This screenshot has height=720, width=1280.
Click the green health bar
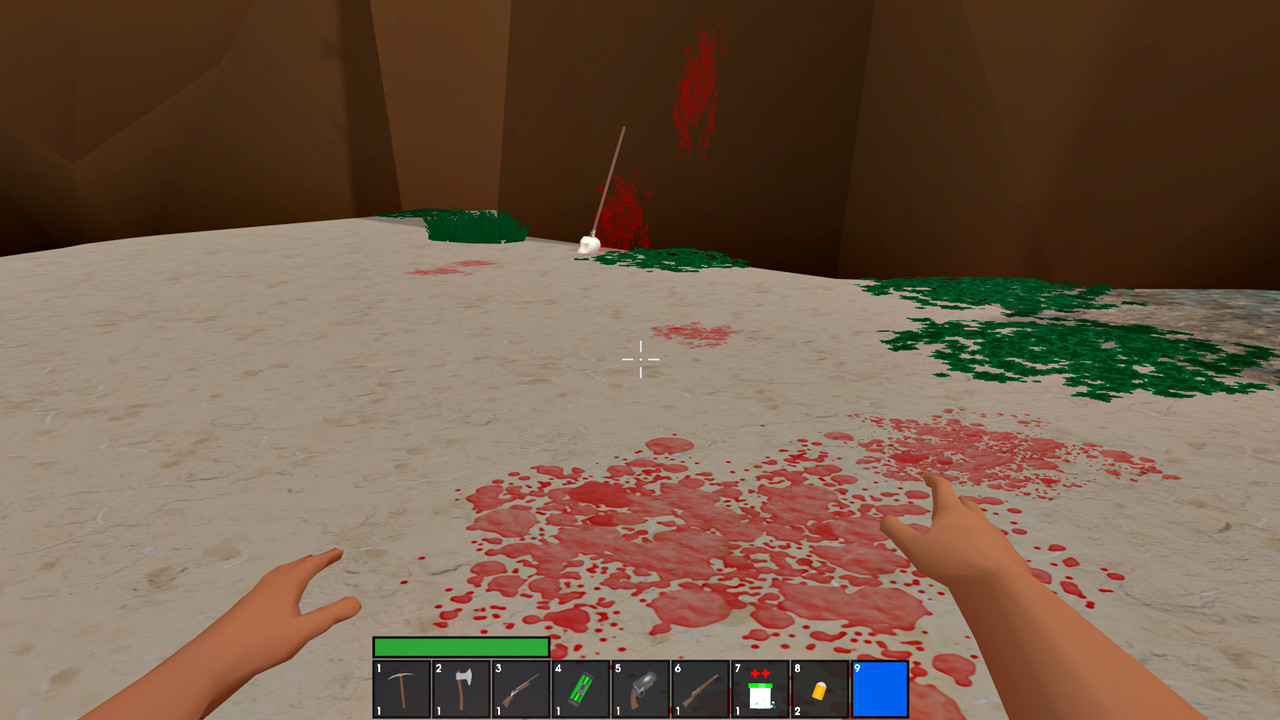point(460,647)
